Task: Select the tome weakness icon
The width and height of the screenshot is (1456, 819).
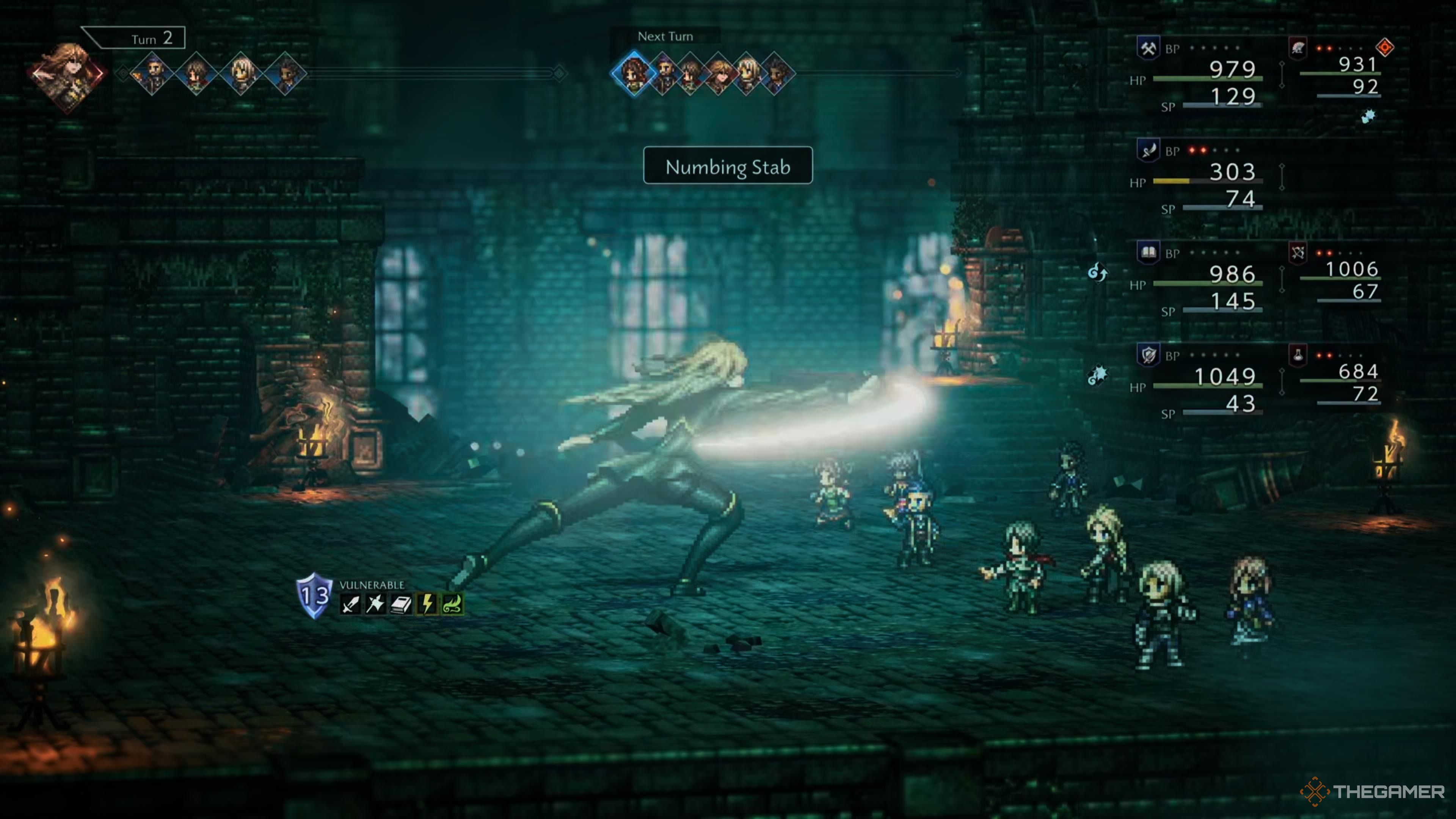Action: point(401,604)
